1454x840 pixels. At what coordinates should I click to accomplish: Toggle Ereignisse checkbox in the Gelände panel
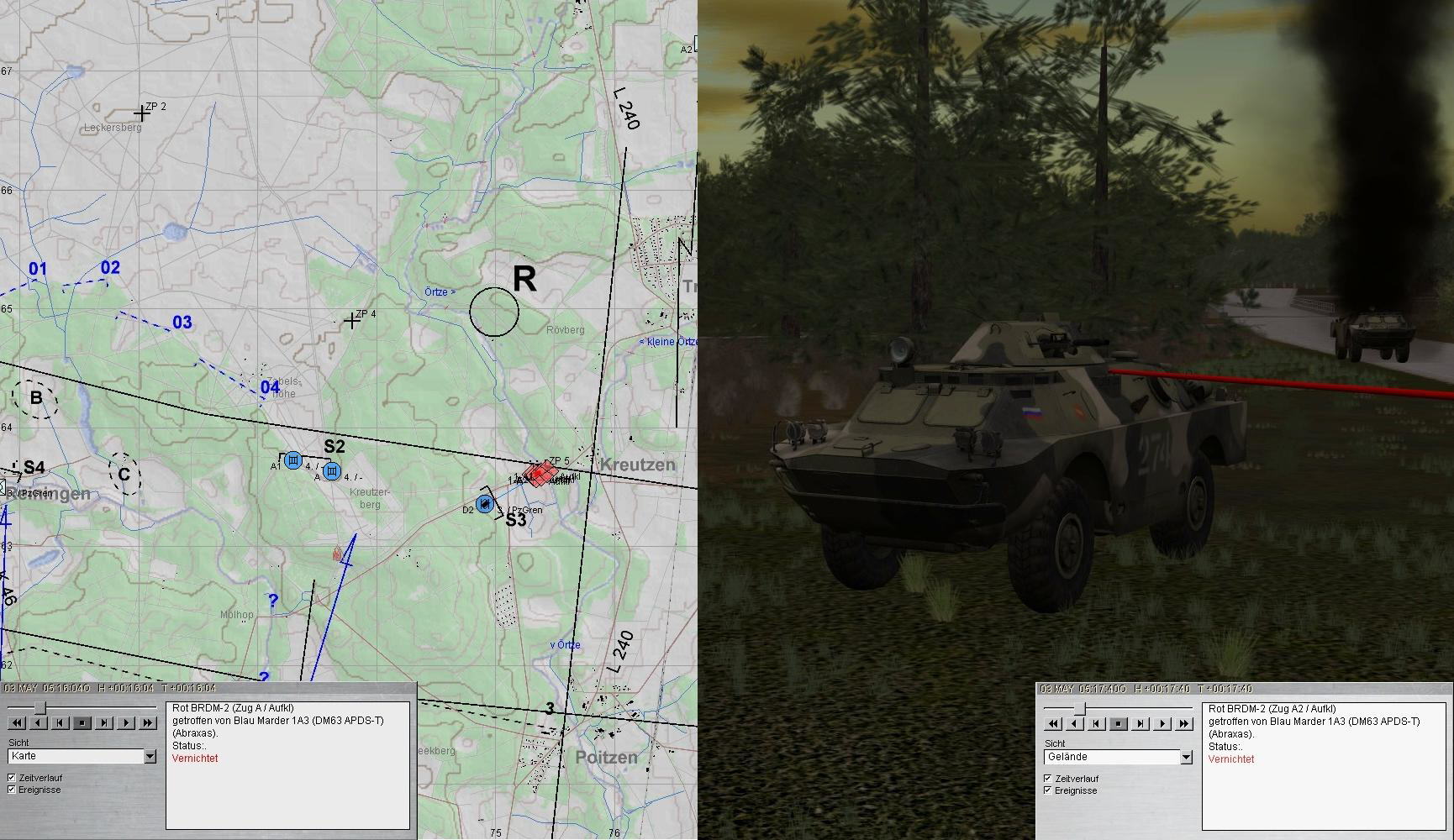pos(1048,790)
